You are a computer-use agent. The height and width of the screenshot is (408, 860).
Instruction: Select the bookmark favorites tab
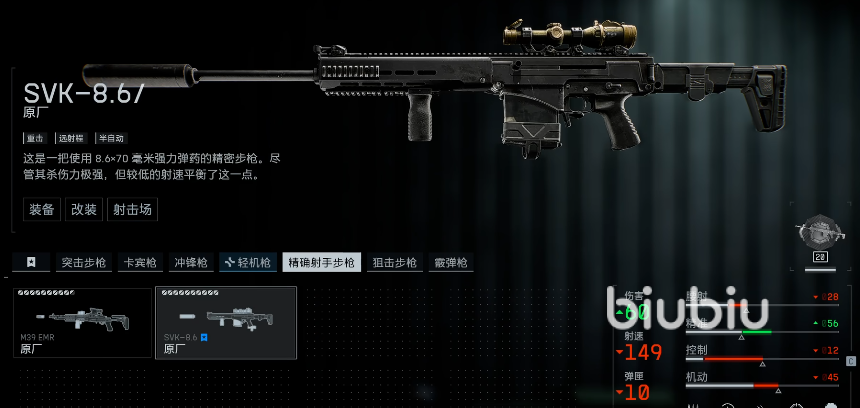point(31,262)
